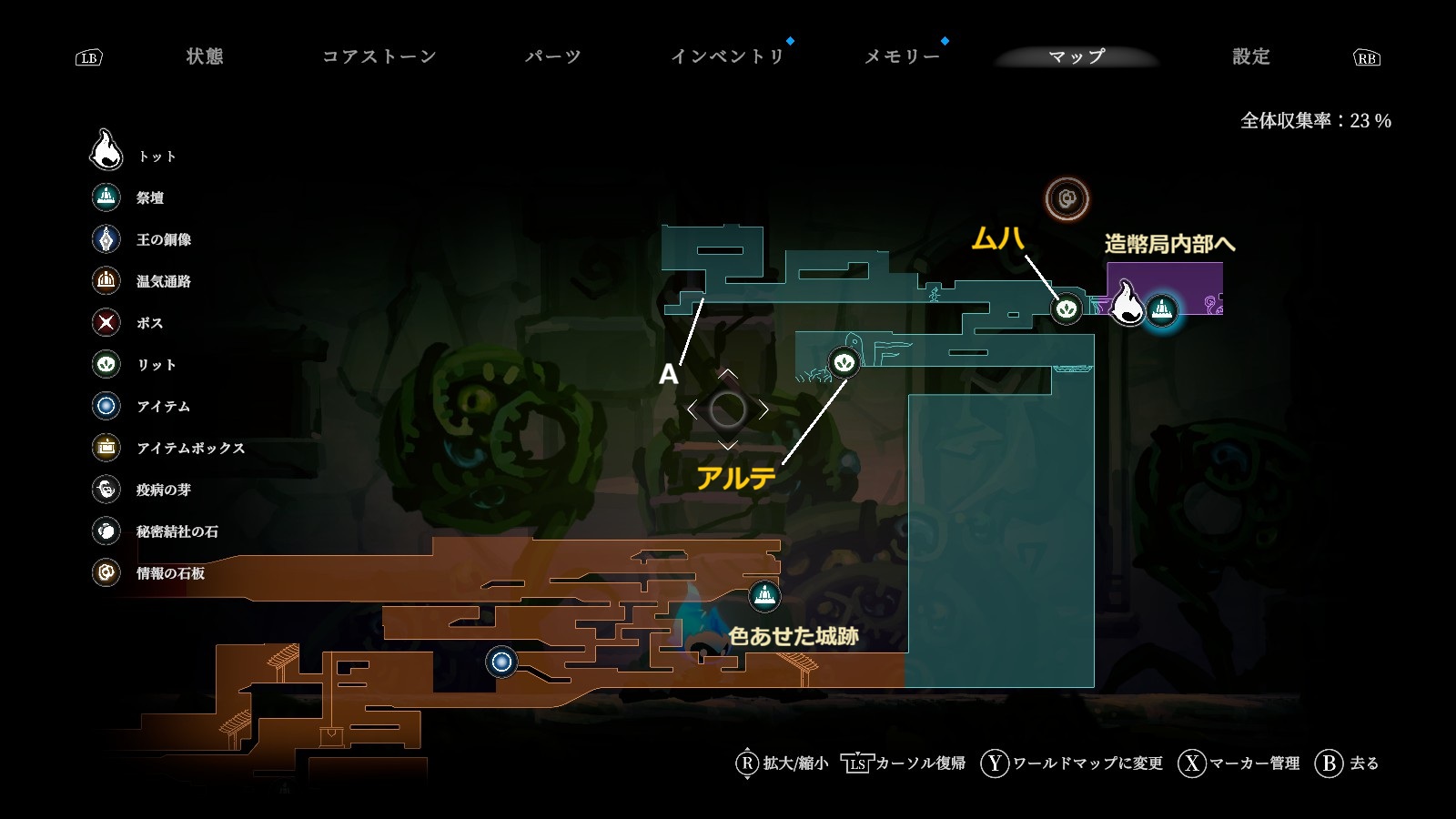The image size is (1456, 819).
Task: Select the glowing altar marker in the purple room
Action: click(x=1162, y=310)
